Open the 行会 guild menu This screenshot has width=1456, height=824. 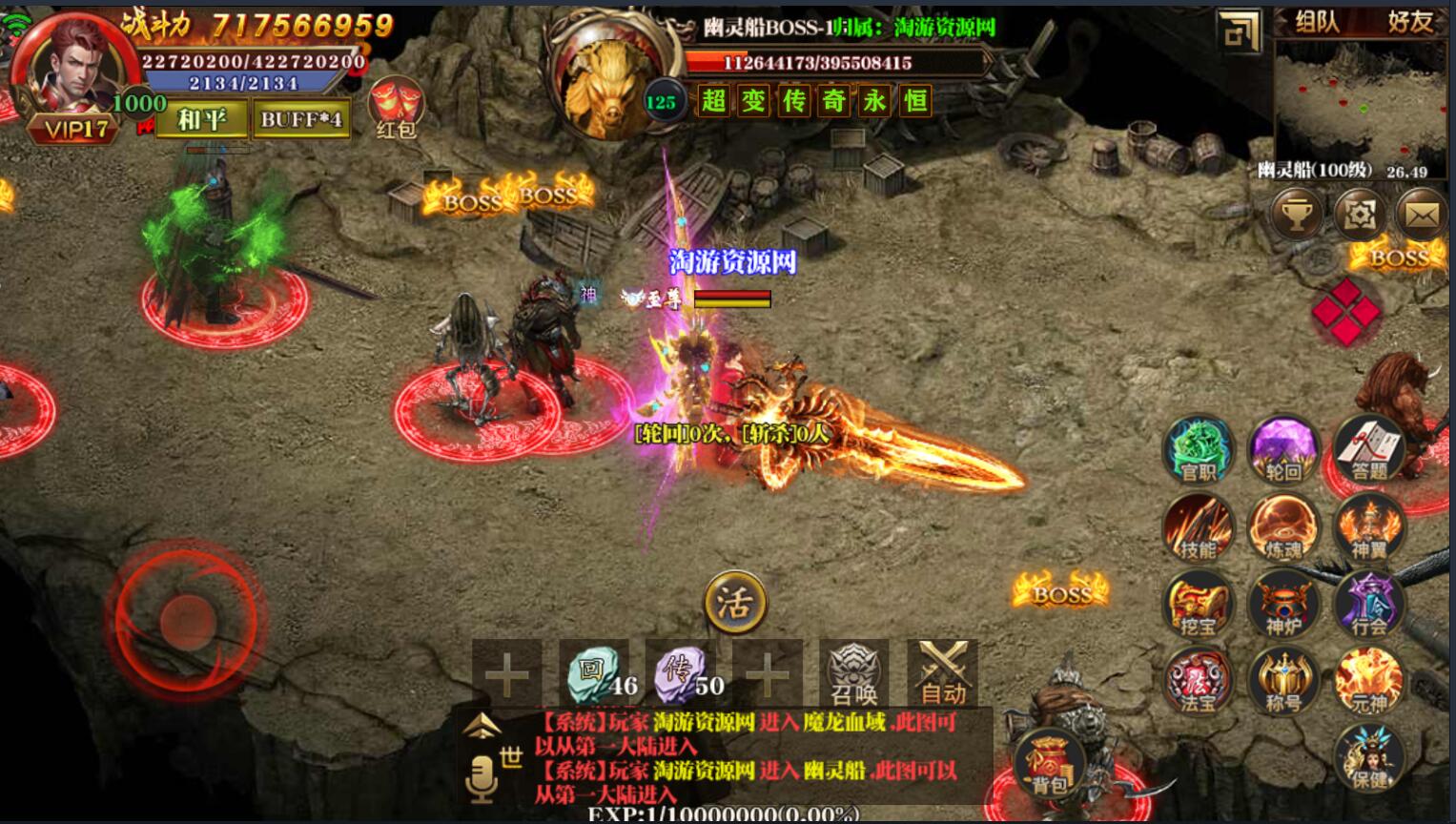coord(1369,604)
